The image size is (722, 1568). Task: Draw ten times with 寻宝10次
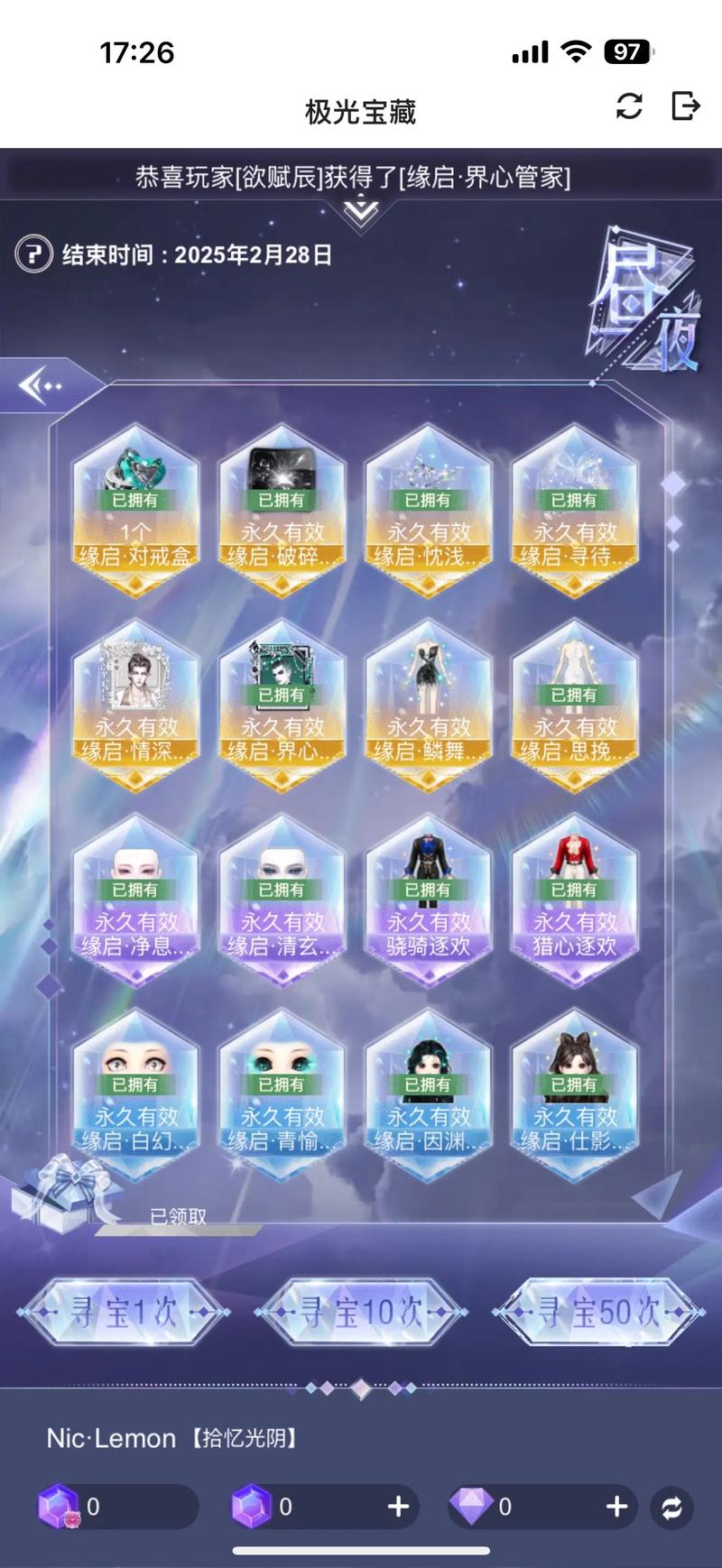[361, 1313]
